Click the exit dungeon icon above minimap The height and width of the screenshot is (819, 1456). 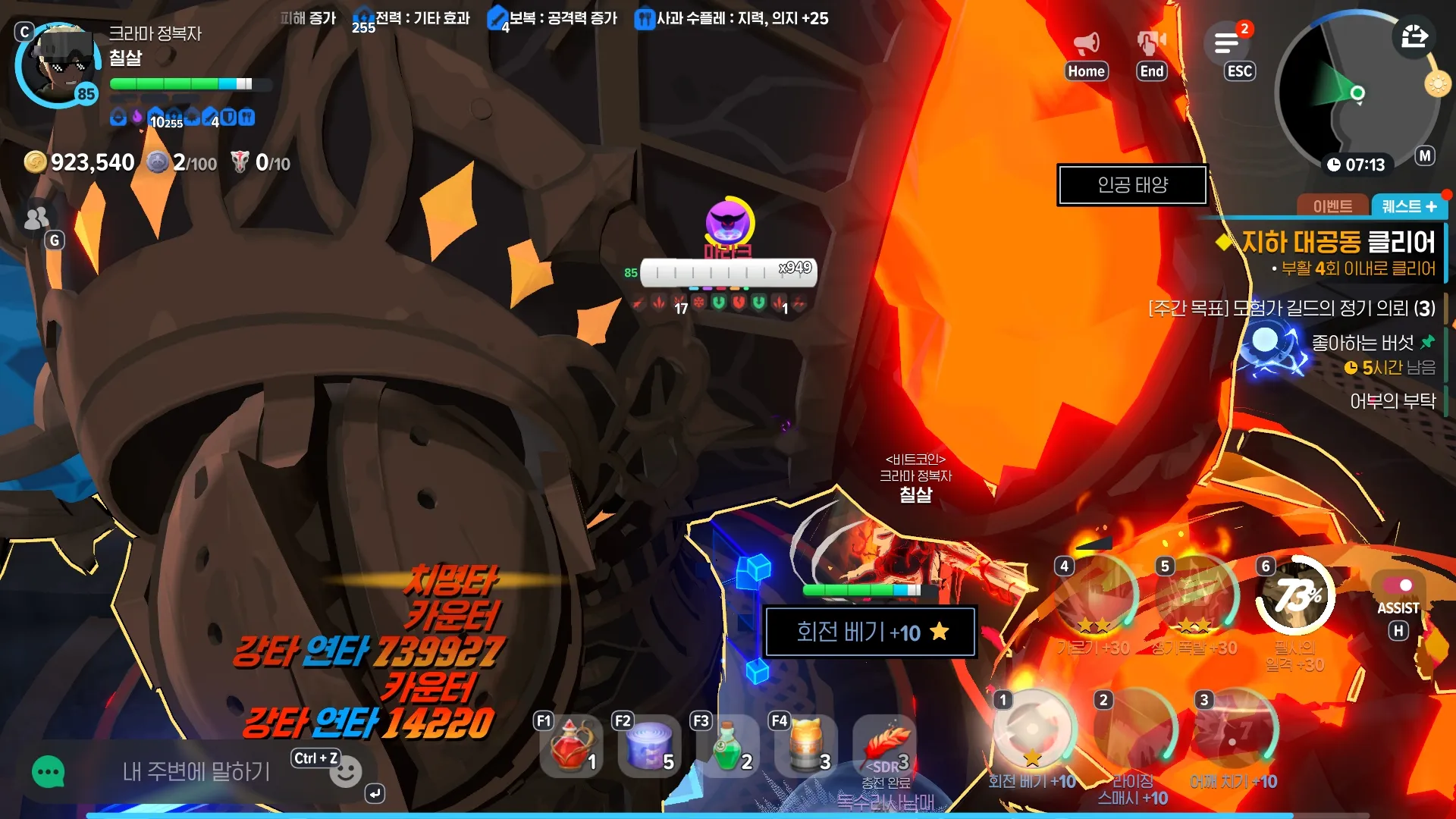[1414, 36]
